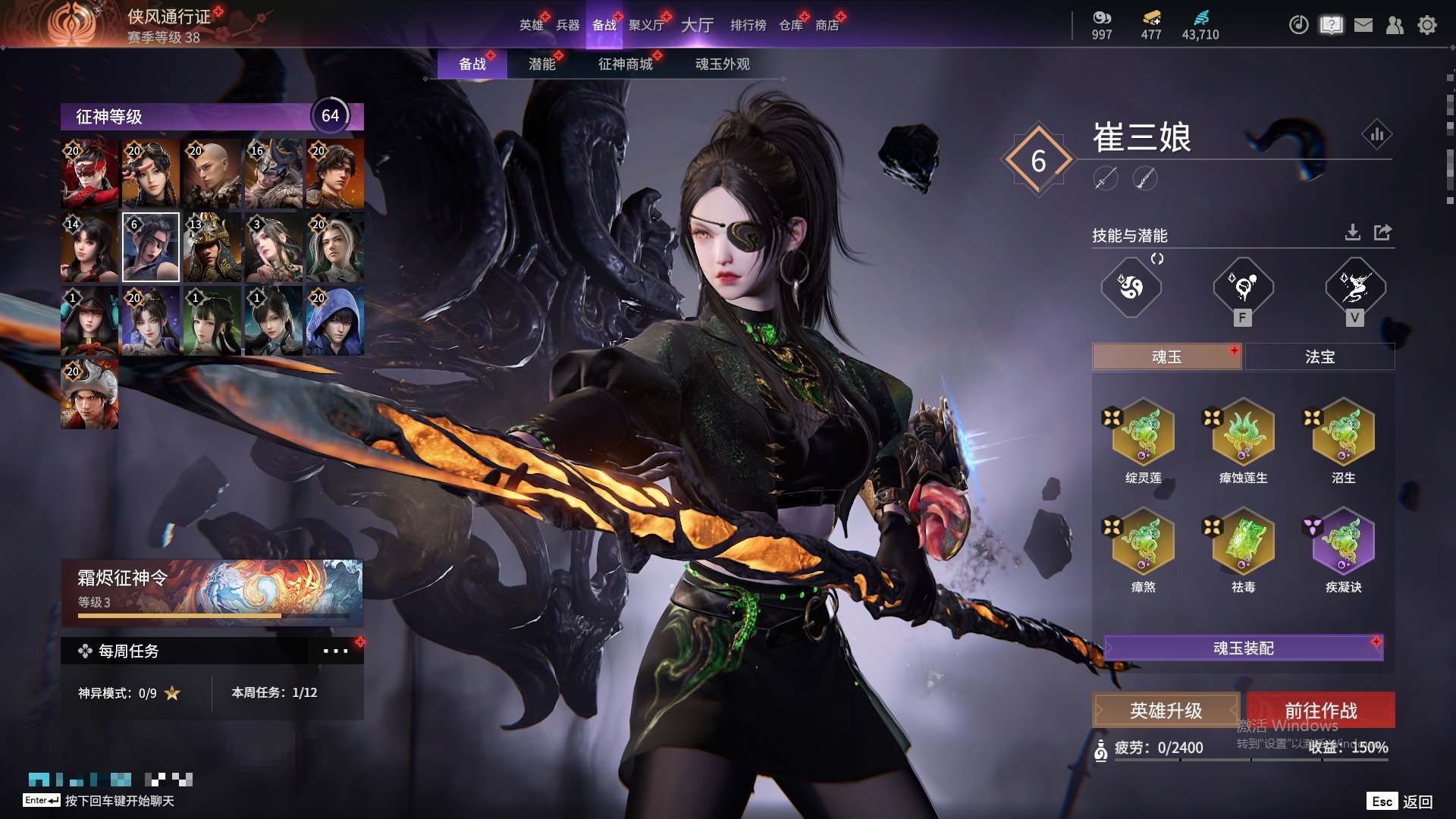Open the 商店 shop menu
1456x819 pixels.
(x=827, y=25)
